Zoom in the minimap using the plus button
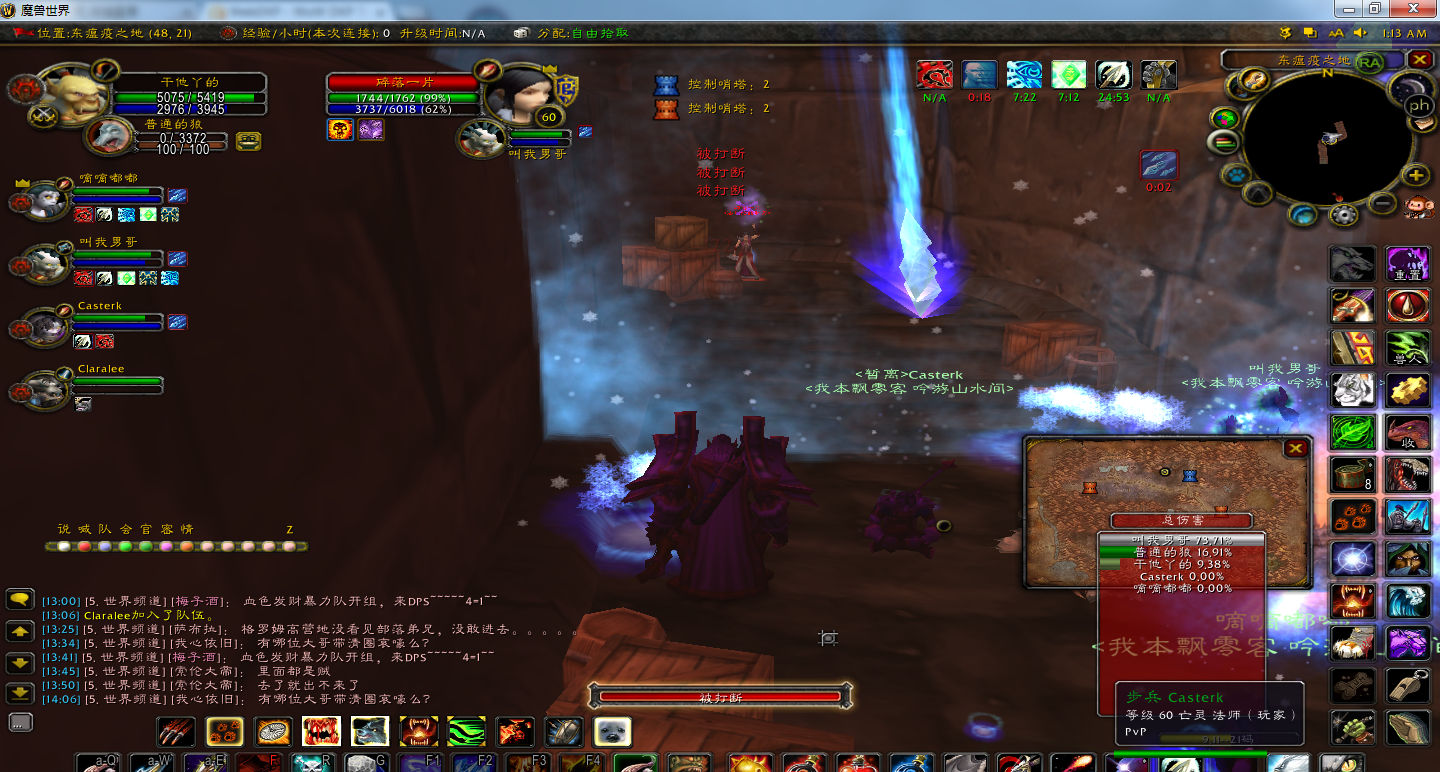This screenshot has height=772, width=1440. 1415,175
